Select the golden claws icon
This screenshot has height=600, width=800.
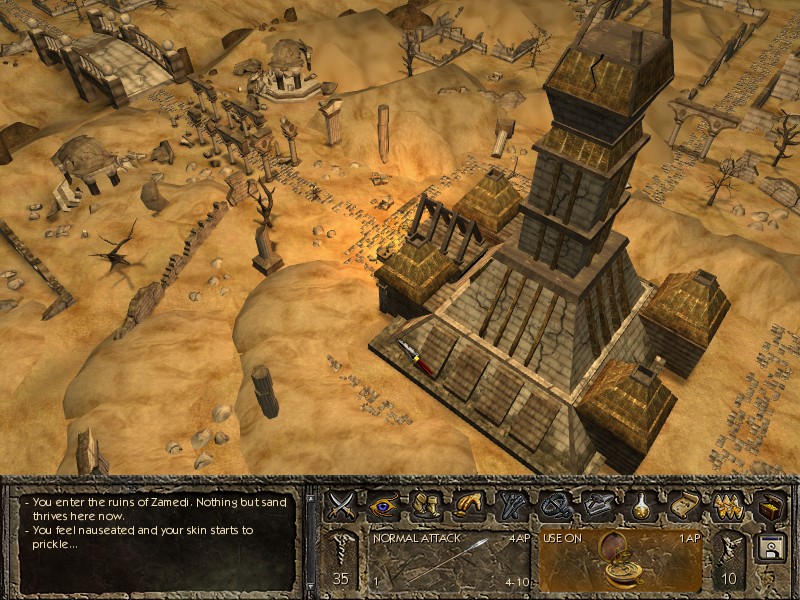click(x=727, y=505)
